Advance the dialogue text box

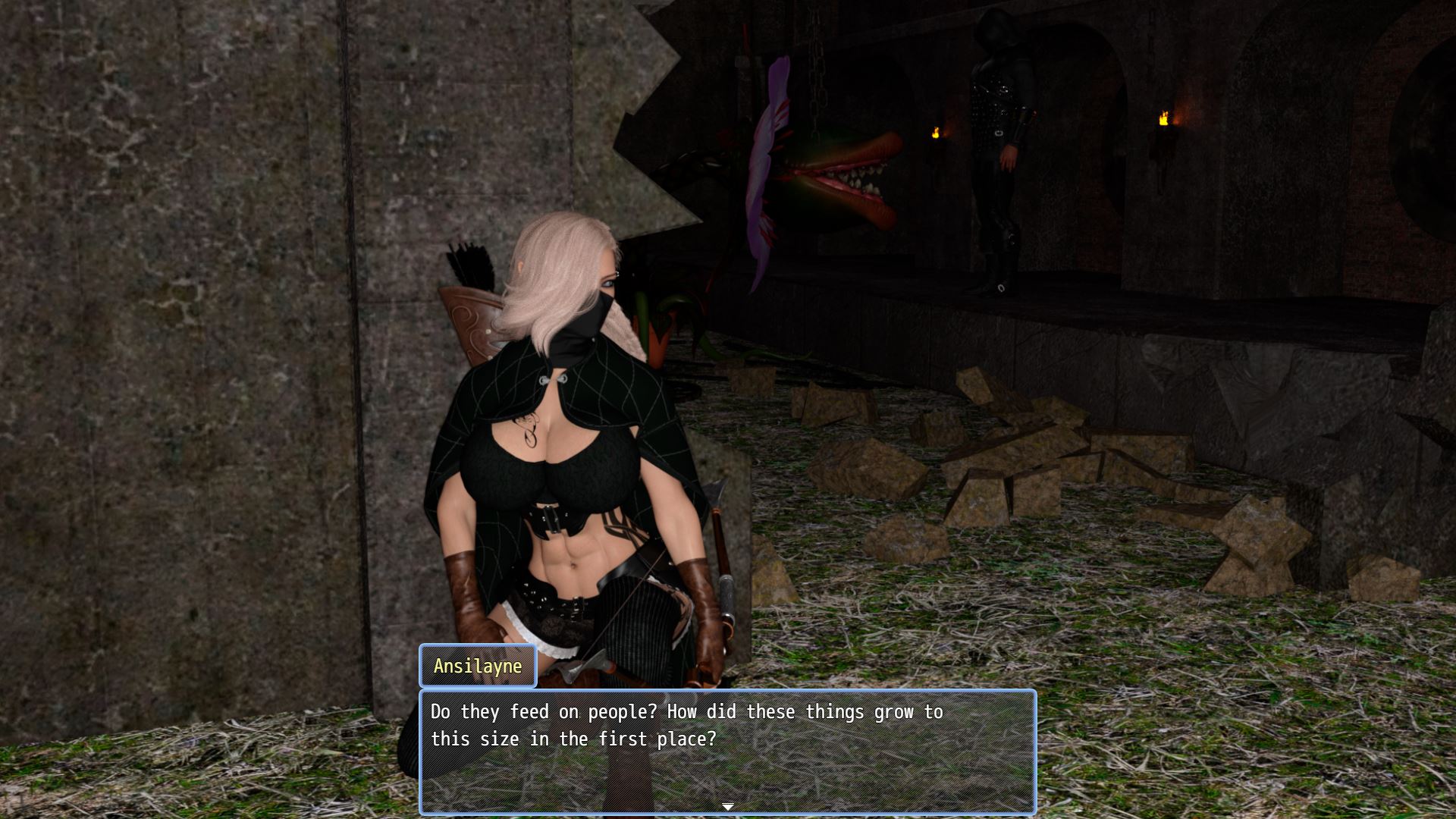[727, 749]
